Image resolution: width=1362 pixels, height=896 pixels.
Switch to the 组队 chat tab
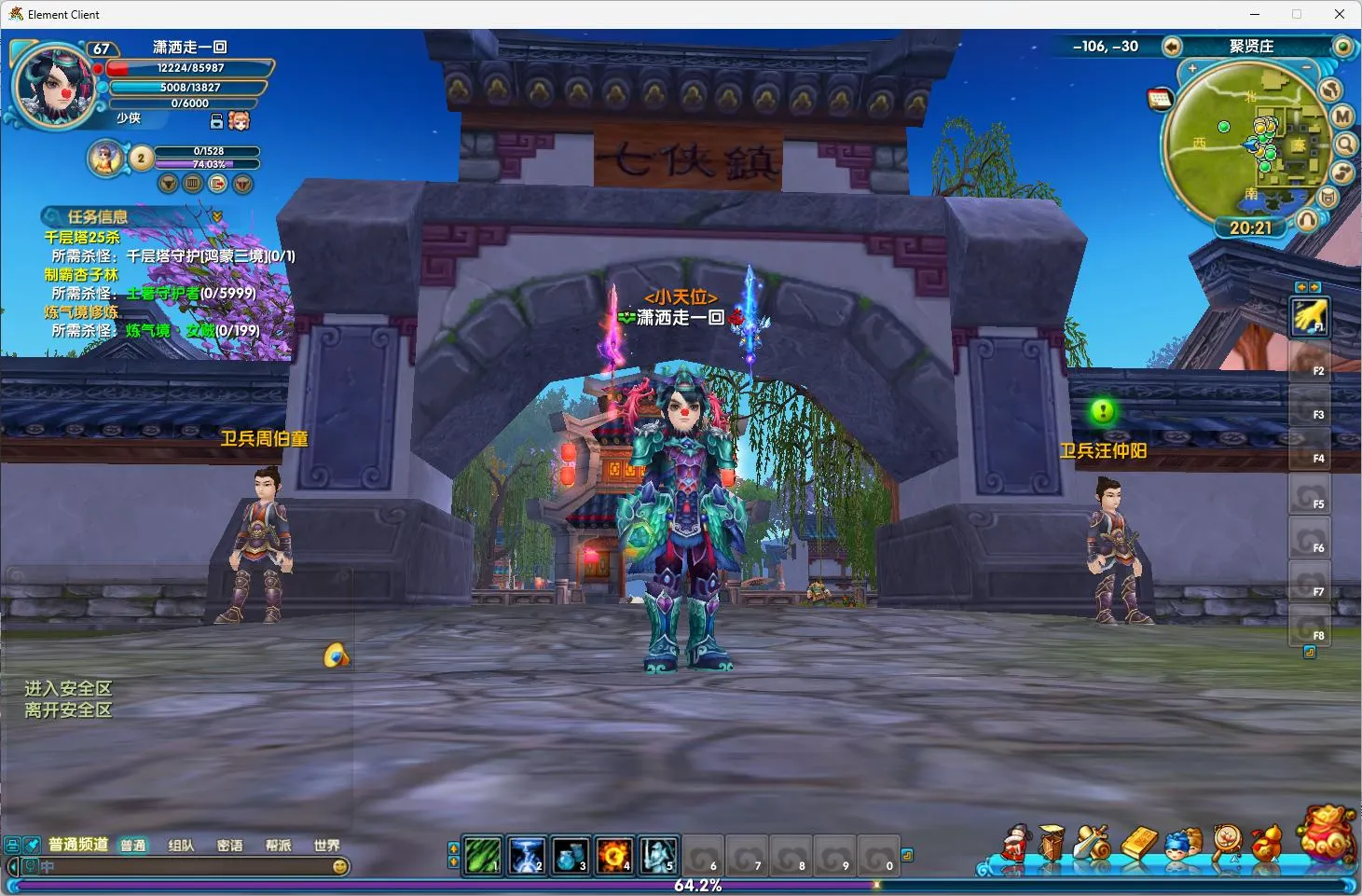pyautogui.click(x=181, y=846)
